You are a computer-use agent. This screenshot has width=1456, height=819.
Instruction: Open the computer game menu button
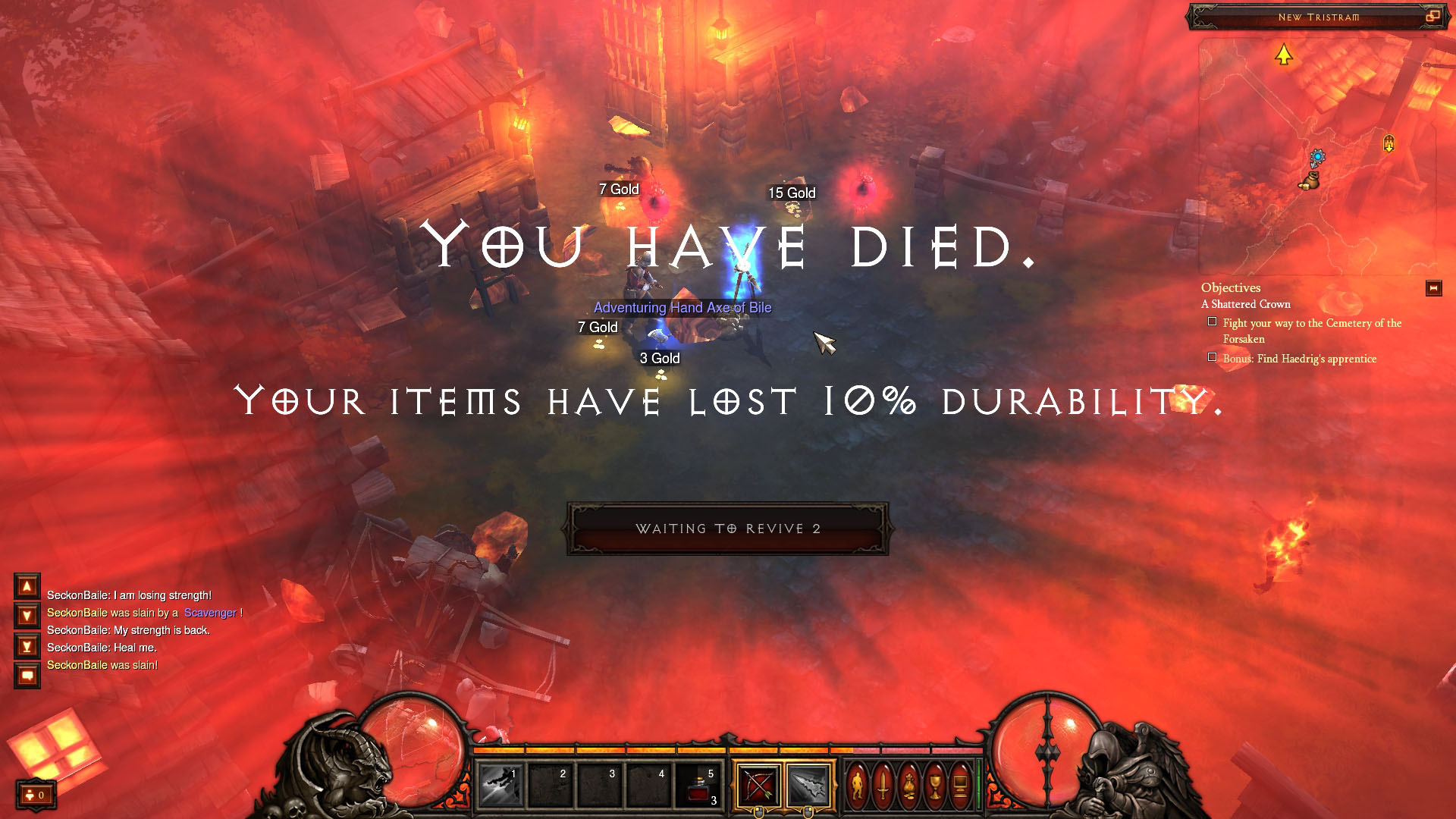click(960, 785)
